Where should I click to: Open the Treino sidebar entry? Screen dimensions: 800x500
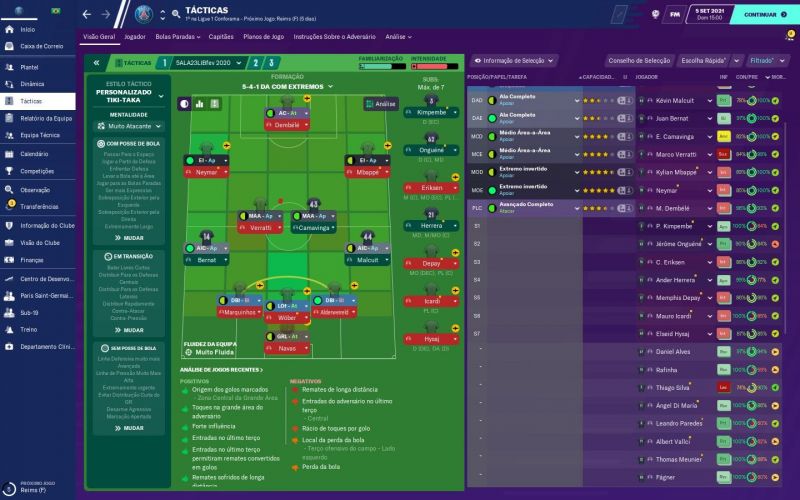[x=28, y=329]
